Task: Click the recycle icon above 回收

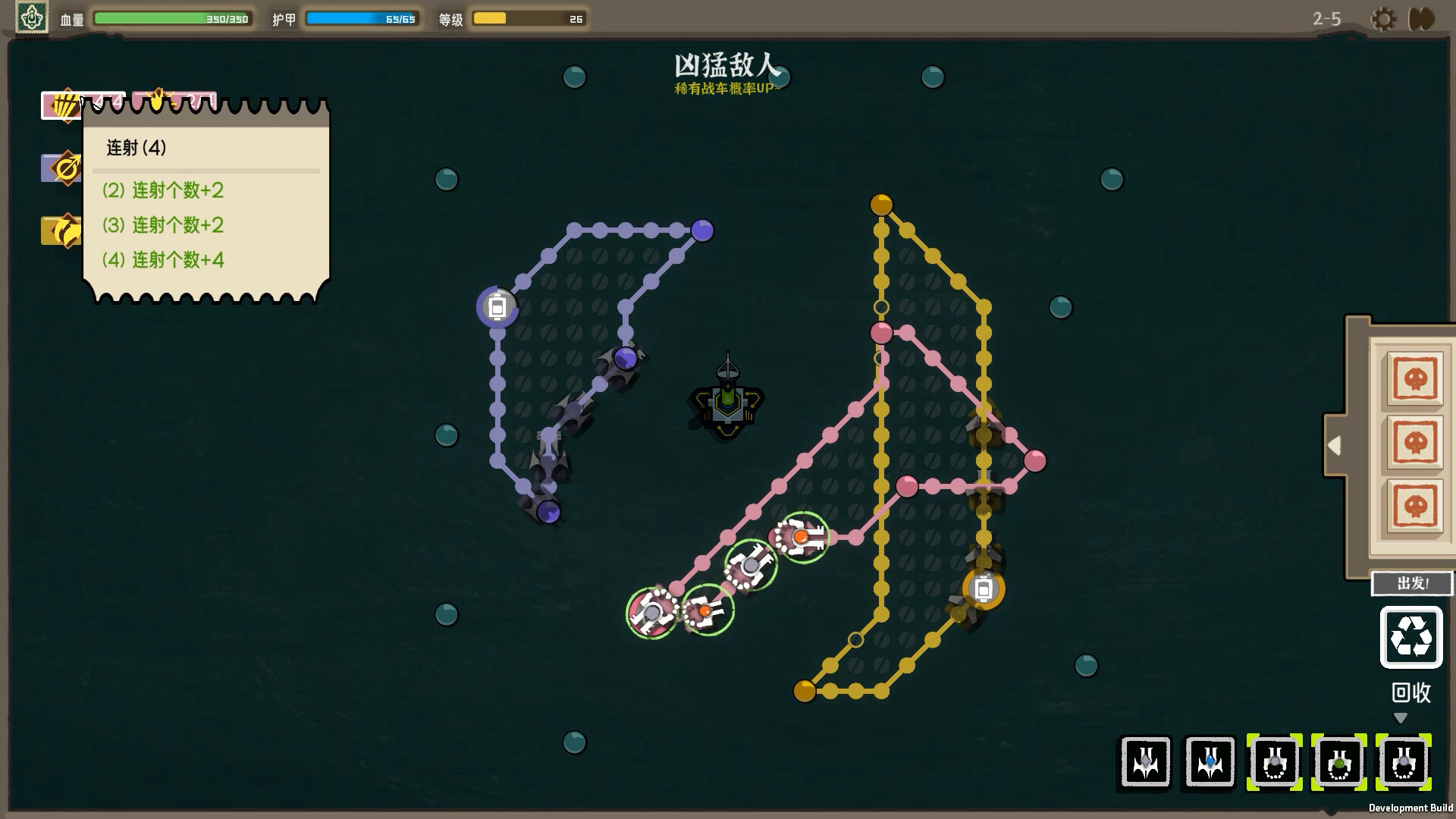Action: click(1410, 638)
